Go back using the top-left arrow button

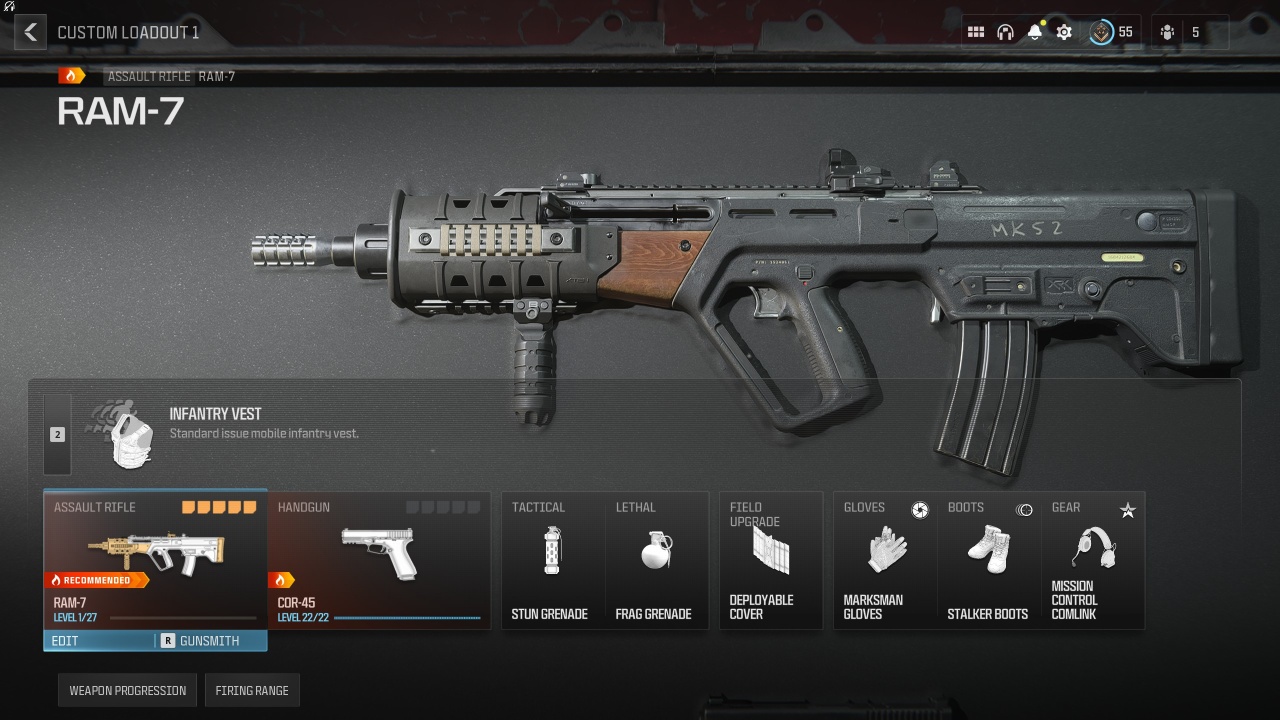pos(30,32)
